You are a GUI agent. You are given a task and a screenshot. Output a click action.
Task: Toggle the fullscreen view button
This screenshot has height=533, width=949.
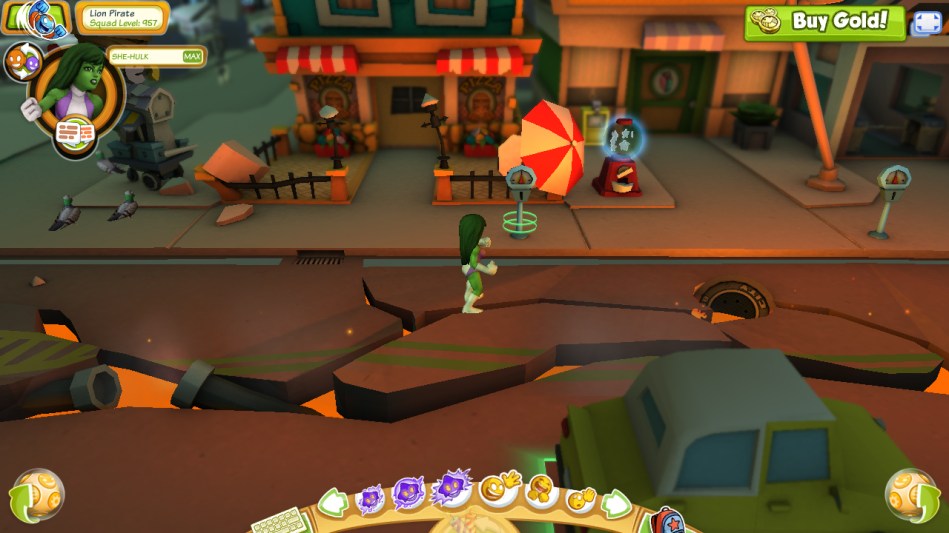(926, 22)
